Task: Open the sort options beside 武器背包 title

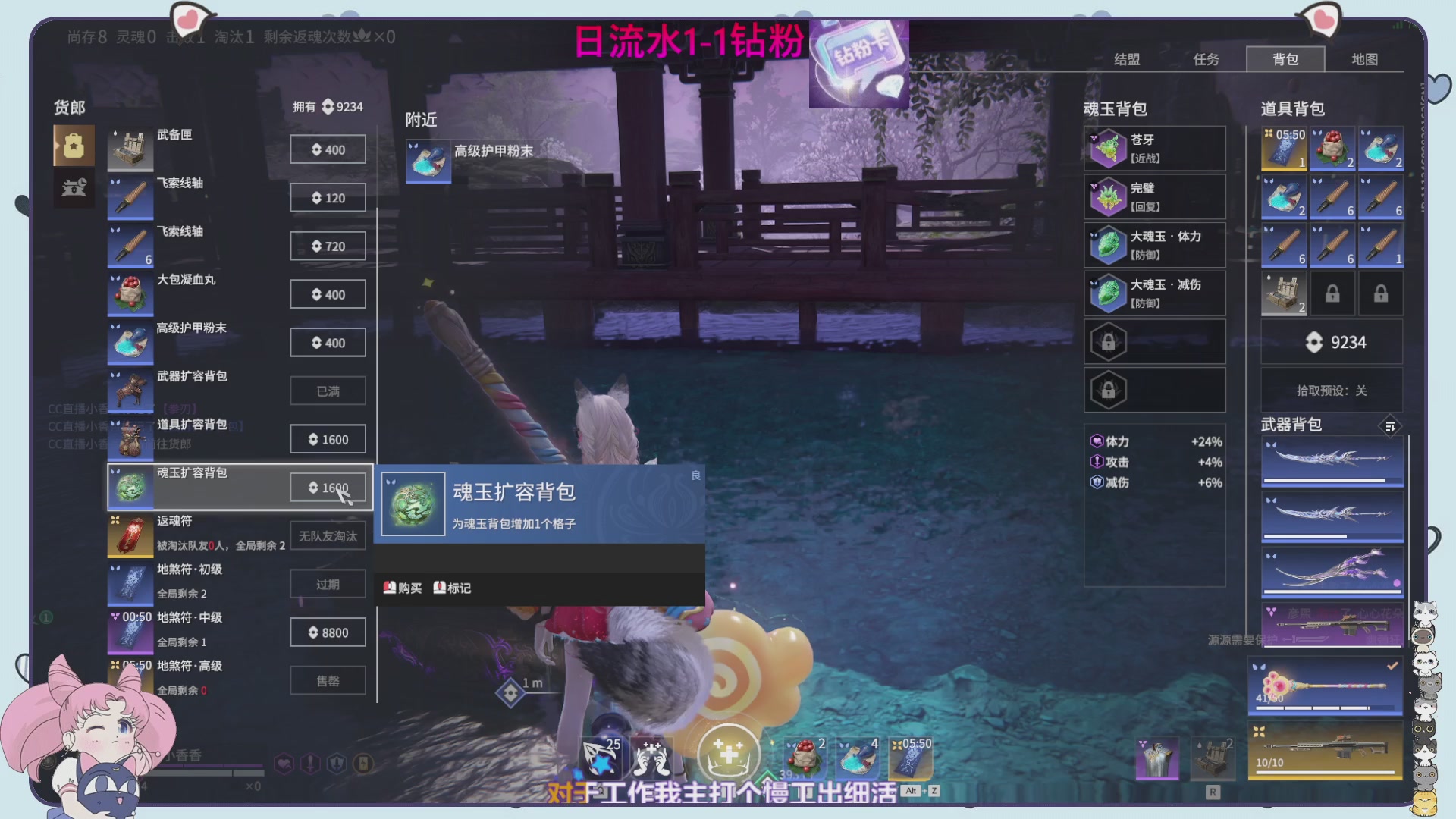Action: coord(1390,427)
